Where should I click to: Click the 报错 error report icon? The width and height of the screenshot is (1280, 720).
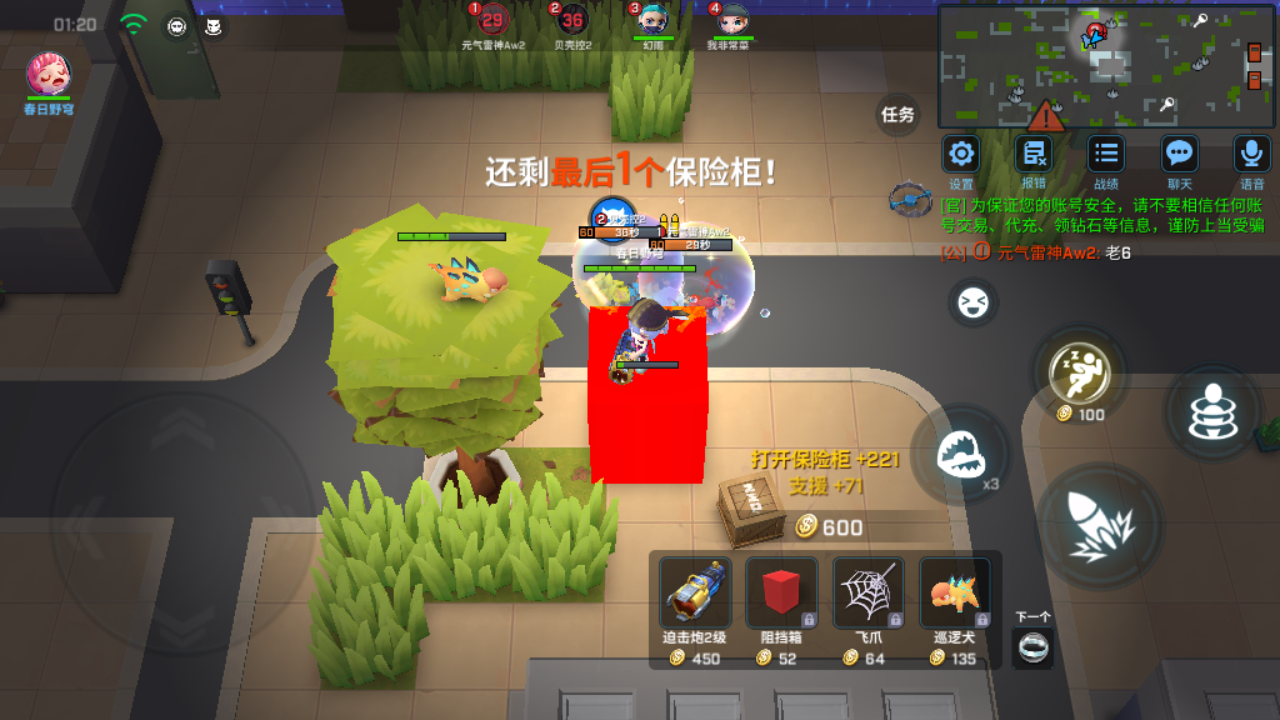1033,155
